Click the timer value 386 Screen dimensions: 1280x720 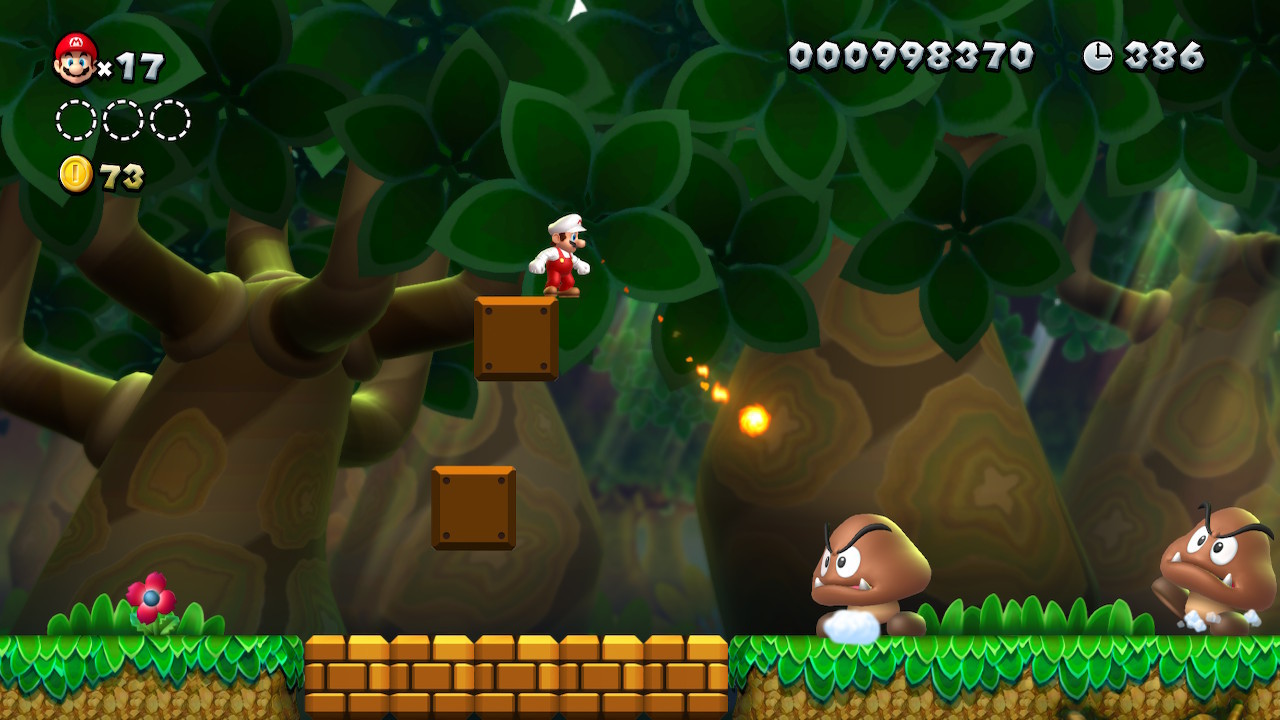click(1165, 55)
